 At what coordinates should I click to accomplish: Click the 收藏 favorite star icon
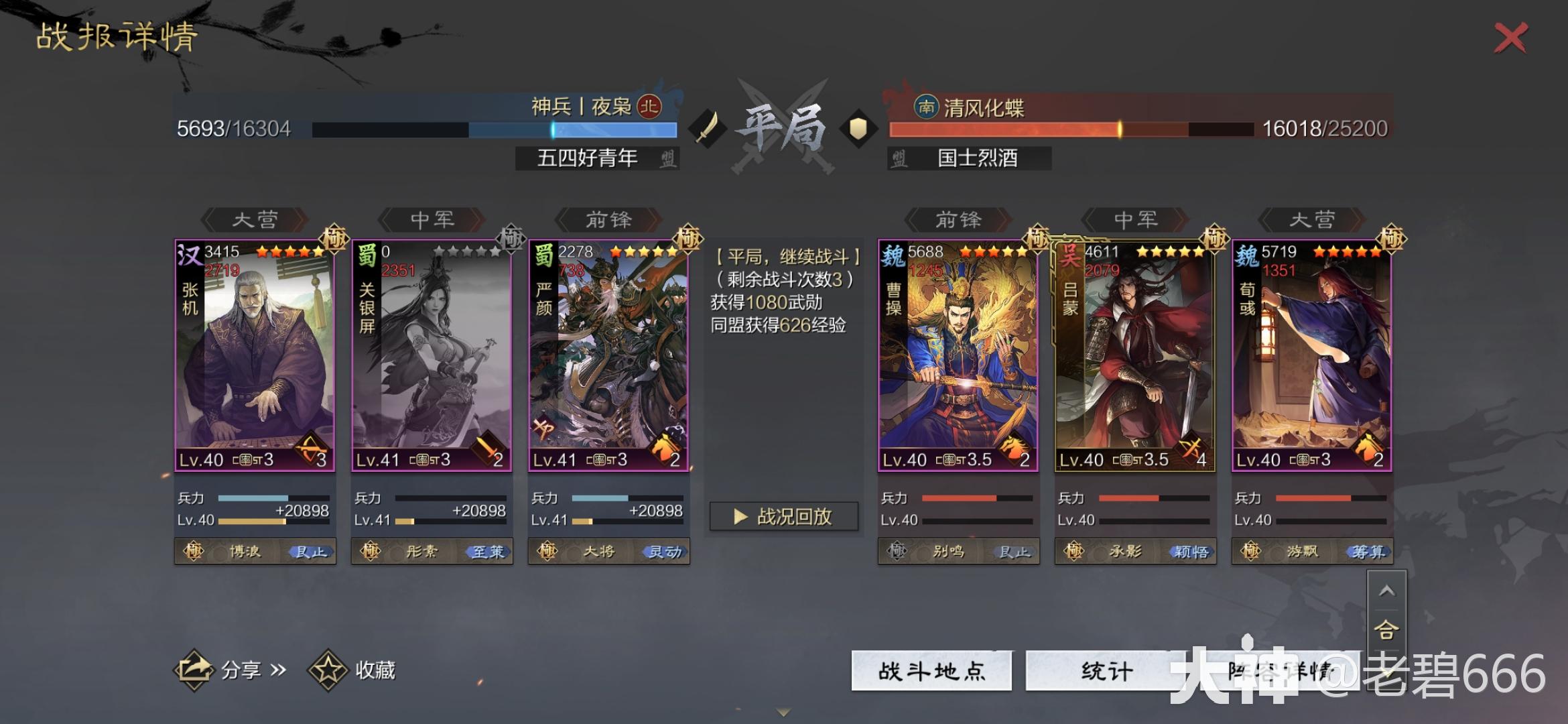[328, 670]
